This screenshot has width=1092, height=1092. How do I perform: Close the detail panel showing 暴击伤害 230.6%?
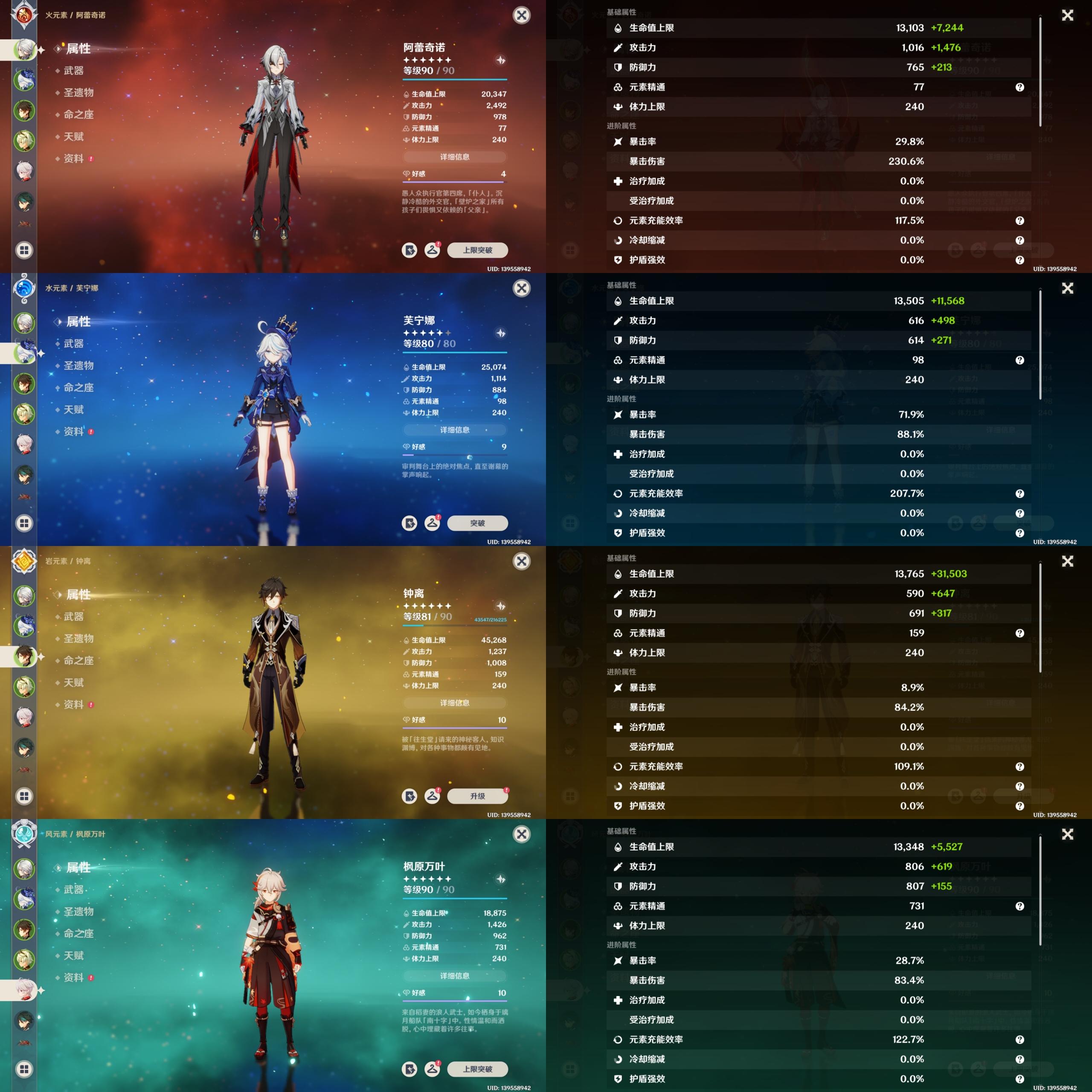1067,15
